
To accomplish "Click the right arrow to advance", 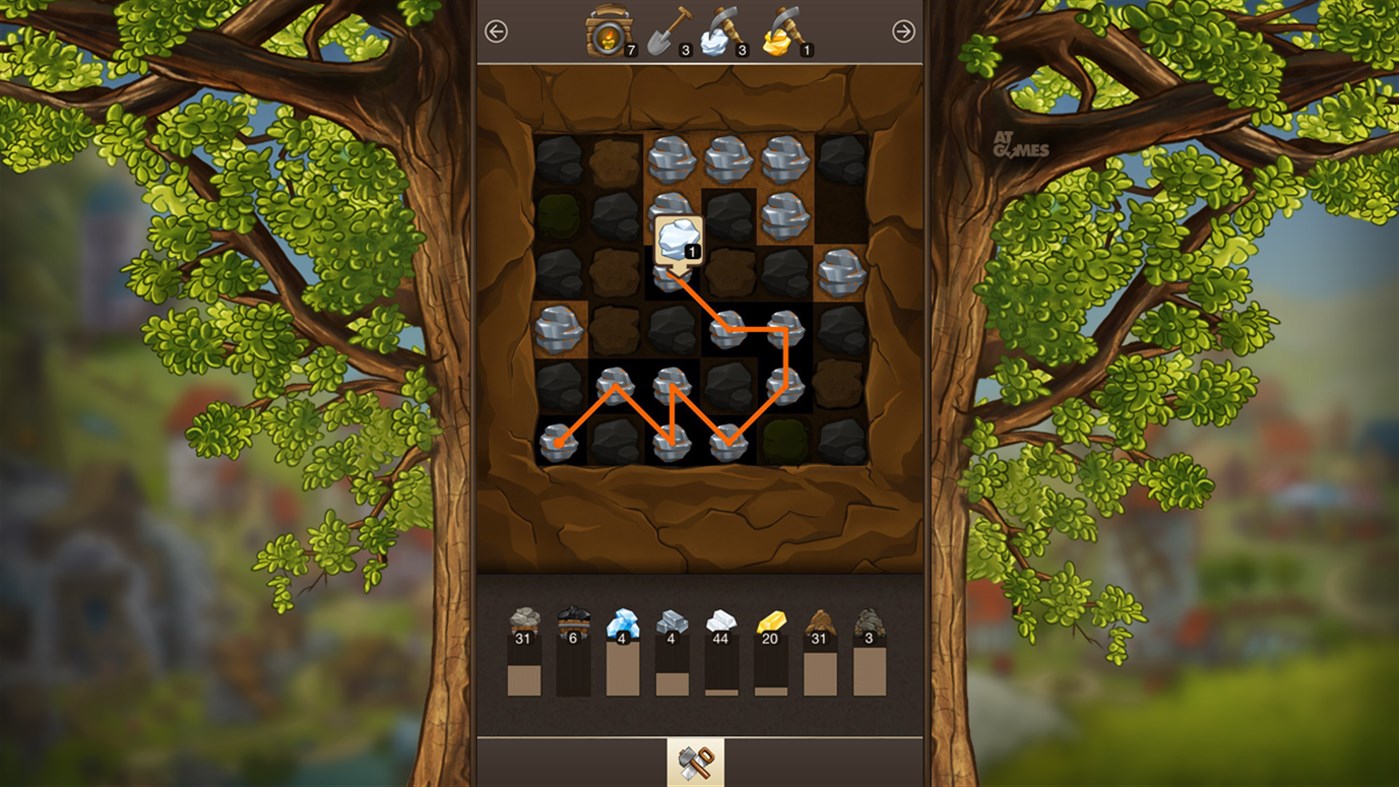I will point(903,30).
